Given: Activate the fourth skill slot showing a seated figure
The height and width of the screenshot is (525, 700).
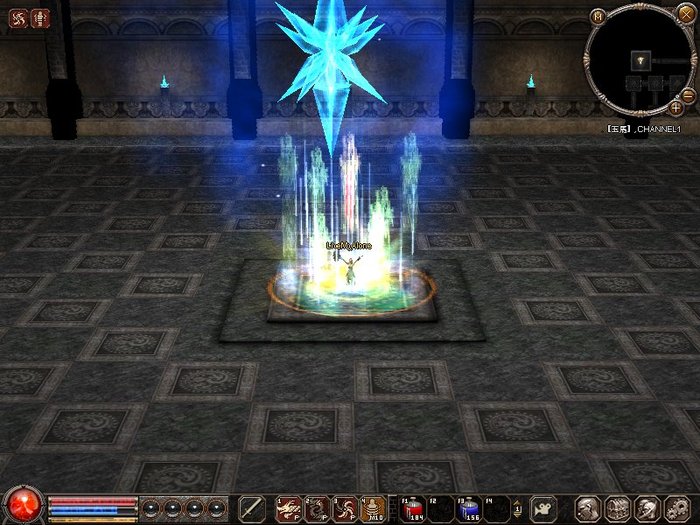Looking at the screenshot, I should point(374,508).
